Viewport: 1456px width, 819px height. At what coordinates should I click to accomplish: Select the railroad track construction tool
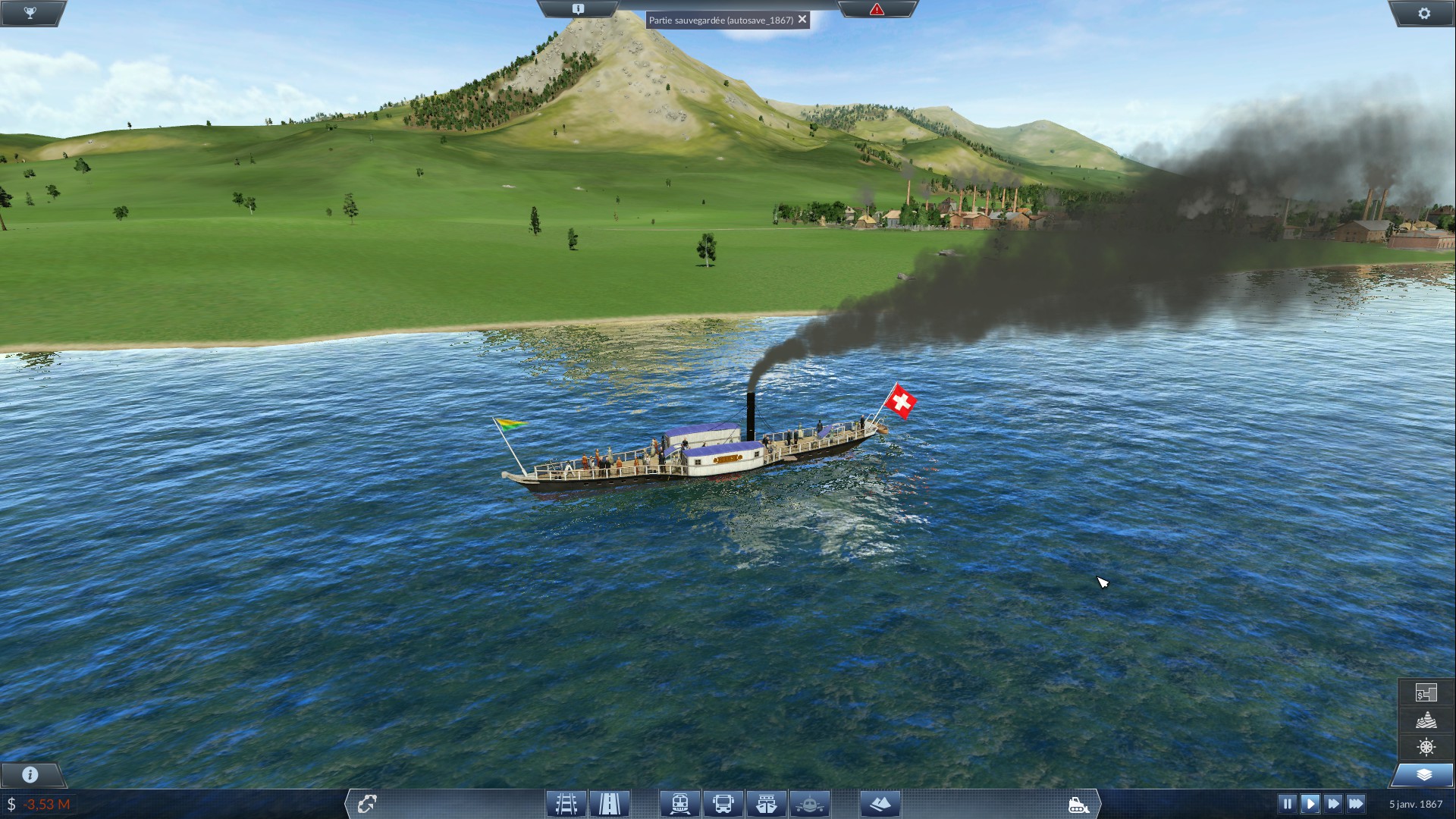(x=566, y=803)
